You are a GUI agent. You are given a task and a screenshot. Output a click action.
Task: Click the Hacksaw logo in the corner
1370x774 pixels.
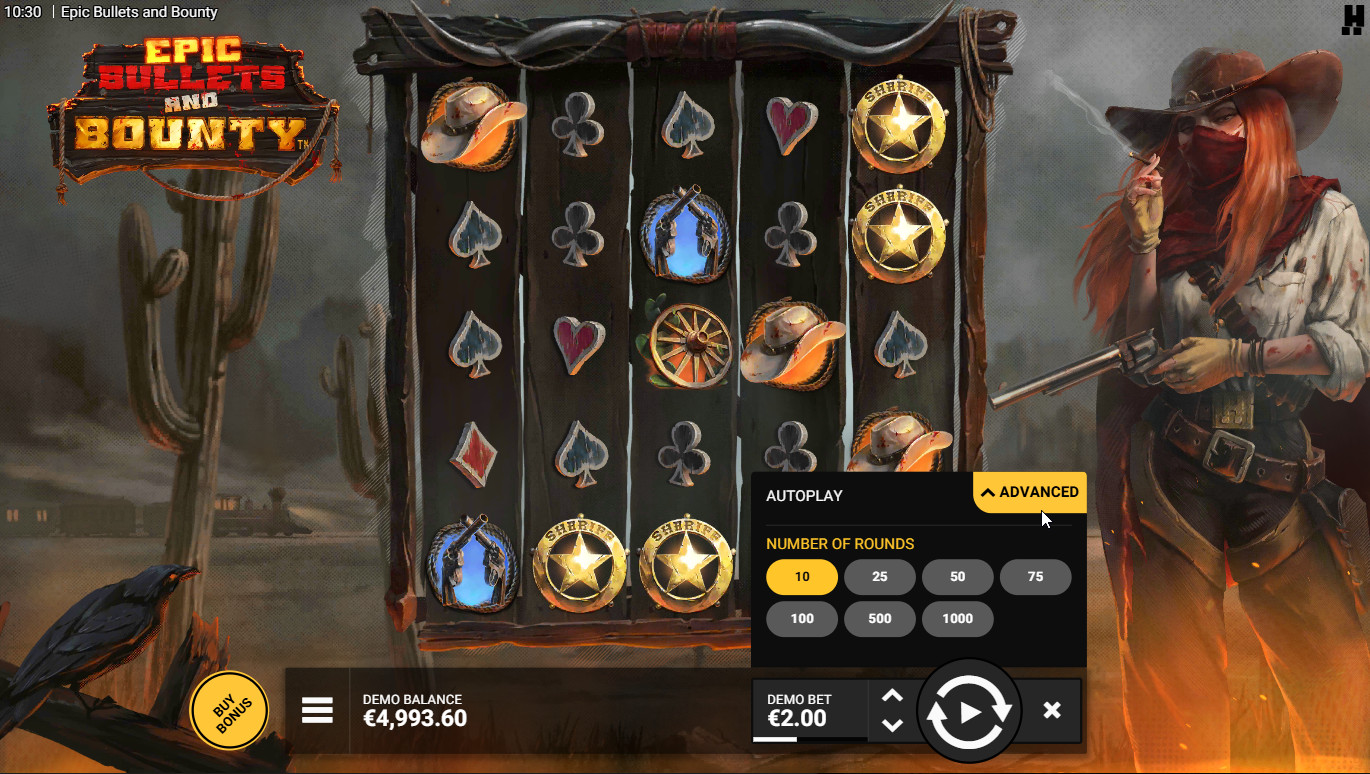click(1352, 20)
